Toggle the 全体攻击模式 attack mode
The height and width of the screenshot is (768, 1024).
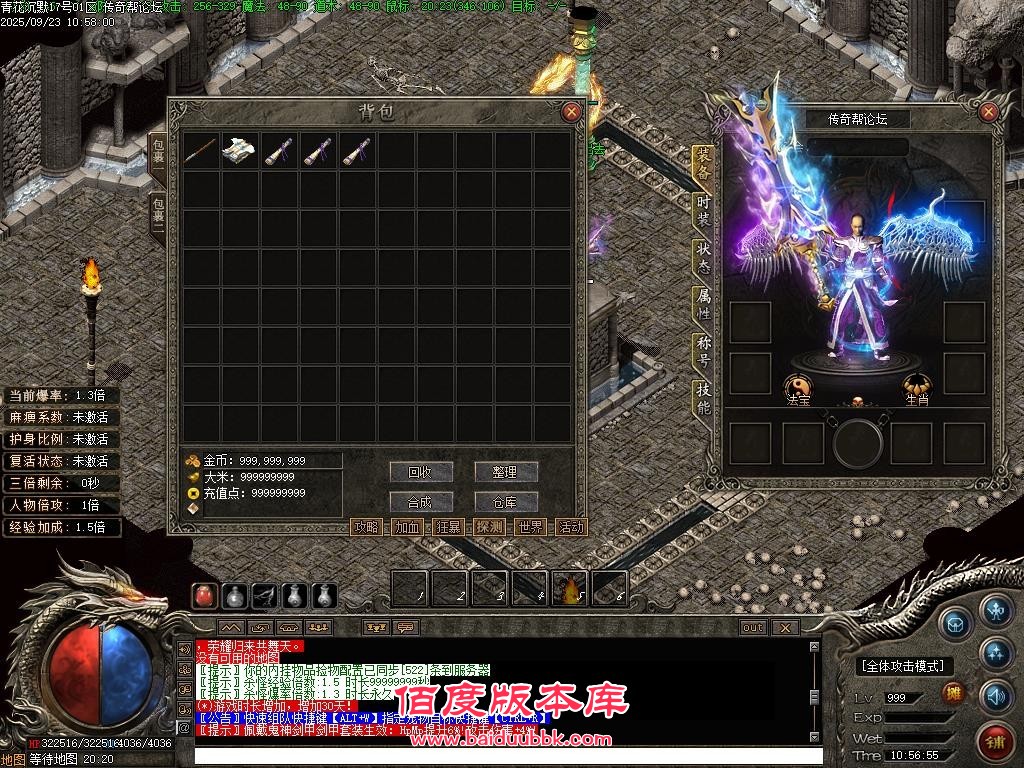[x=903, y=666]
